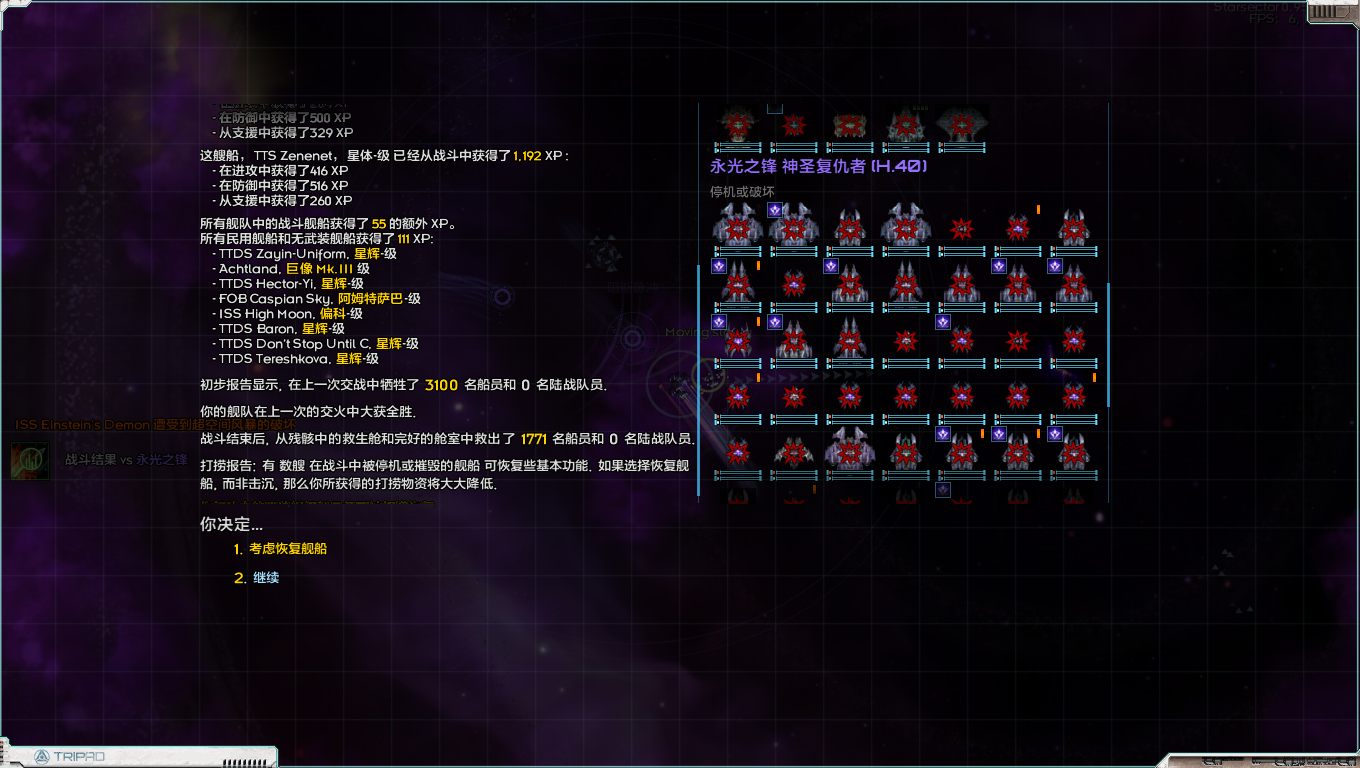Choose option 2 继续
Image resolution: width=1360 pixels, height=768 pixels.
pyautogui.click(x=265, y=577)
